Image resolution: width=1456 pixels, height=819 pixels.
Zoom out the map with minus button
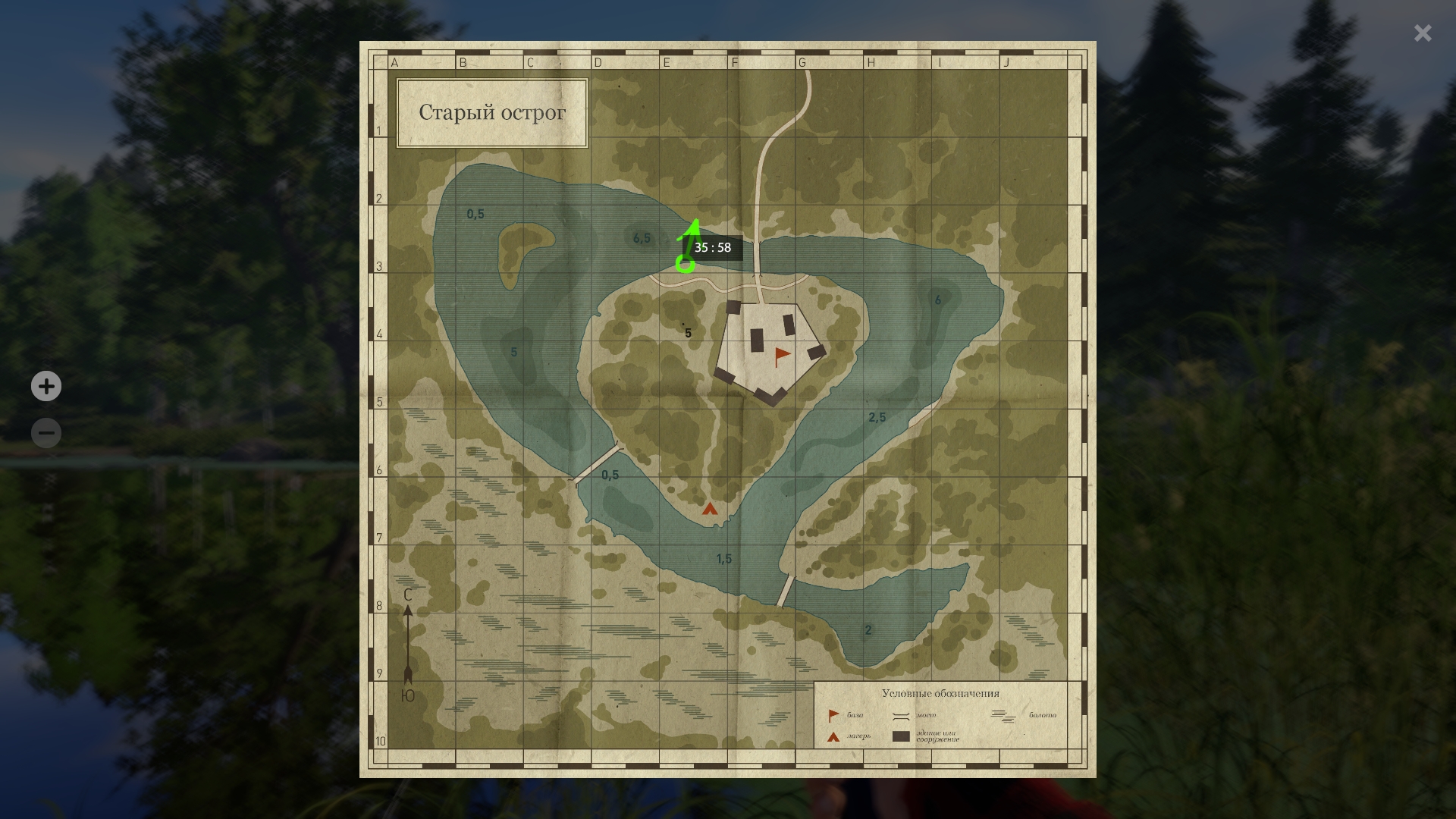pos(46,433)
